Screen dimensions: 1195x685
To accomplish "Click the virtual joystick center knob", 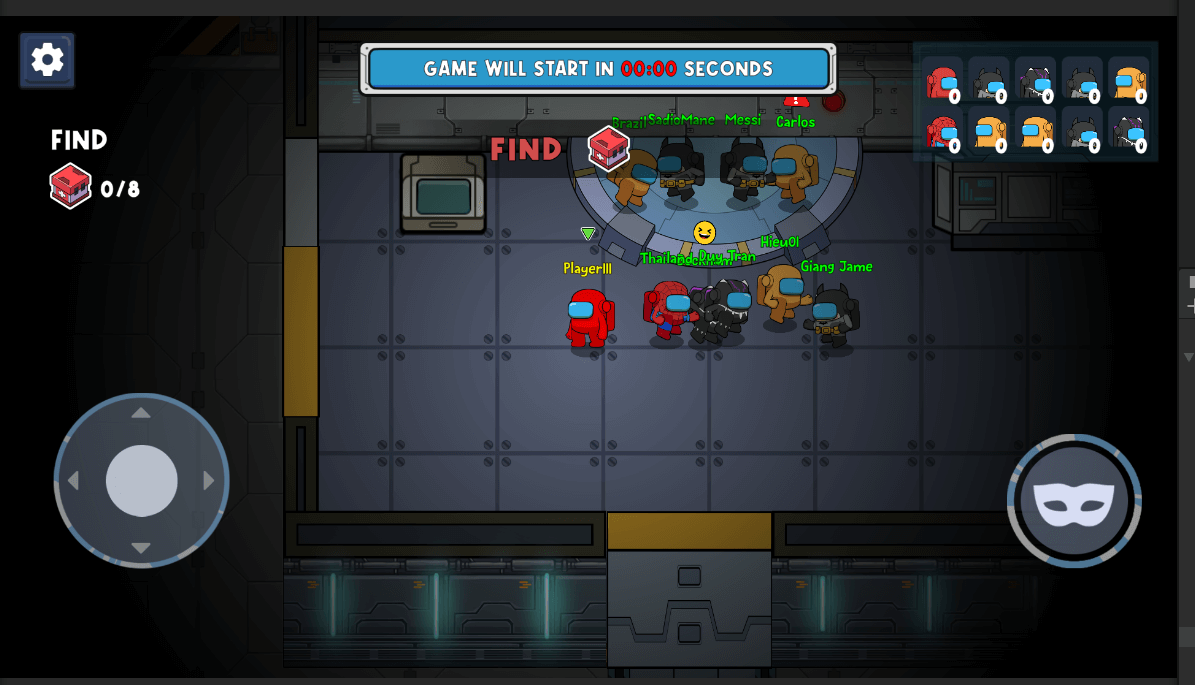I will coord(142,481).
